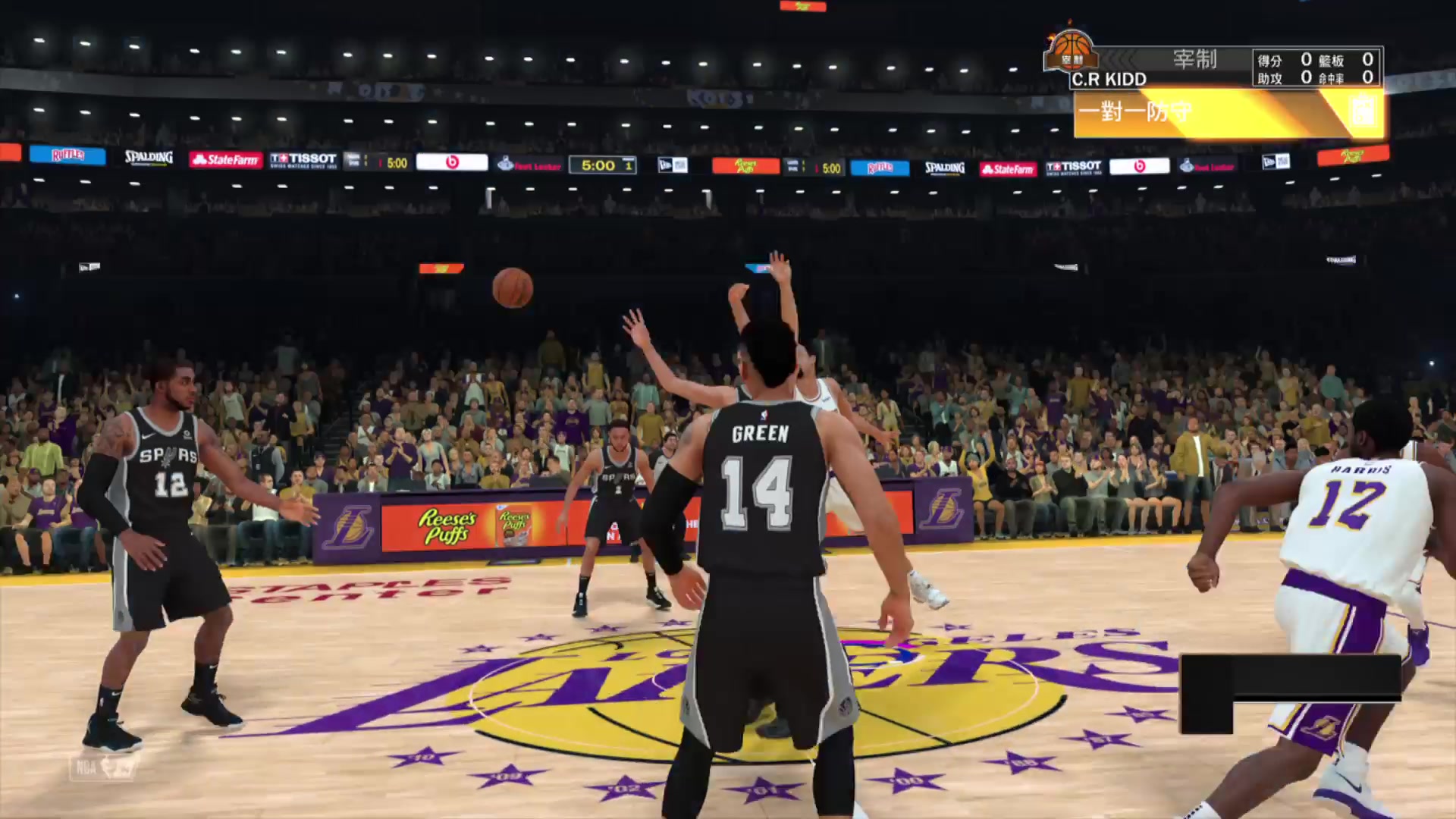This screenshot has width=1456, height=819.
Task: Click the Ruffles banner advertisement
Action: [67, 155]
